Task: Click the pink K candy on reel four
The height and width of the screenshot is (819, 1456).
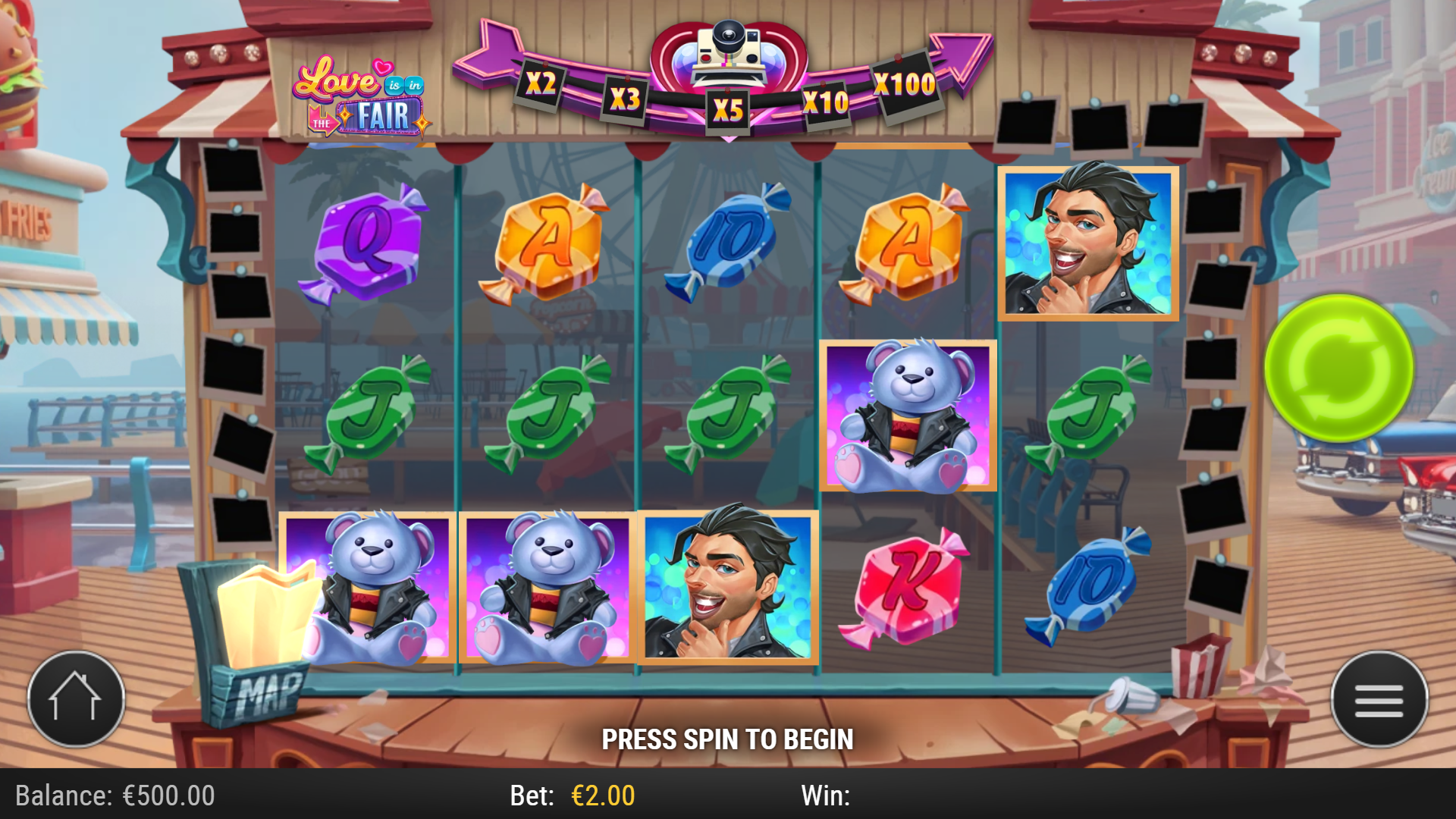Action: pos(908,584)
